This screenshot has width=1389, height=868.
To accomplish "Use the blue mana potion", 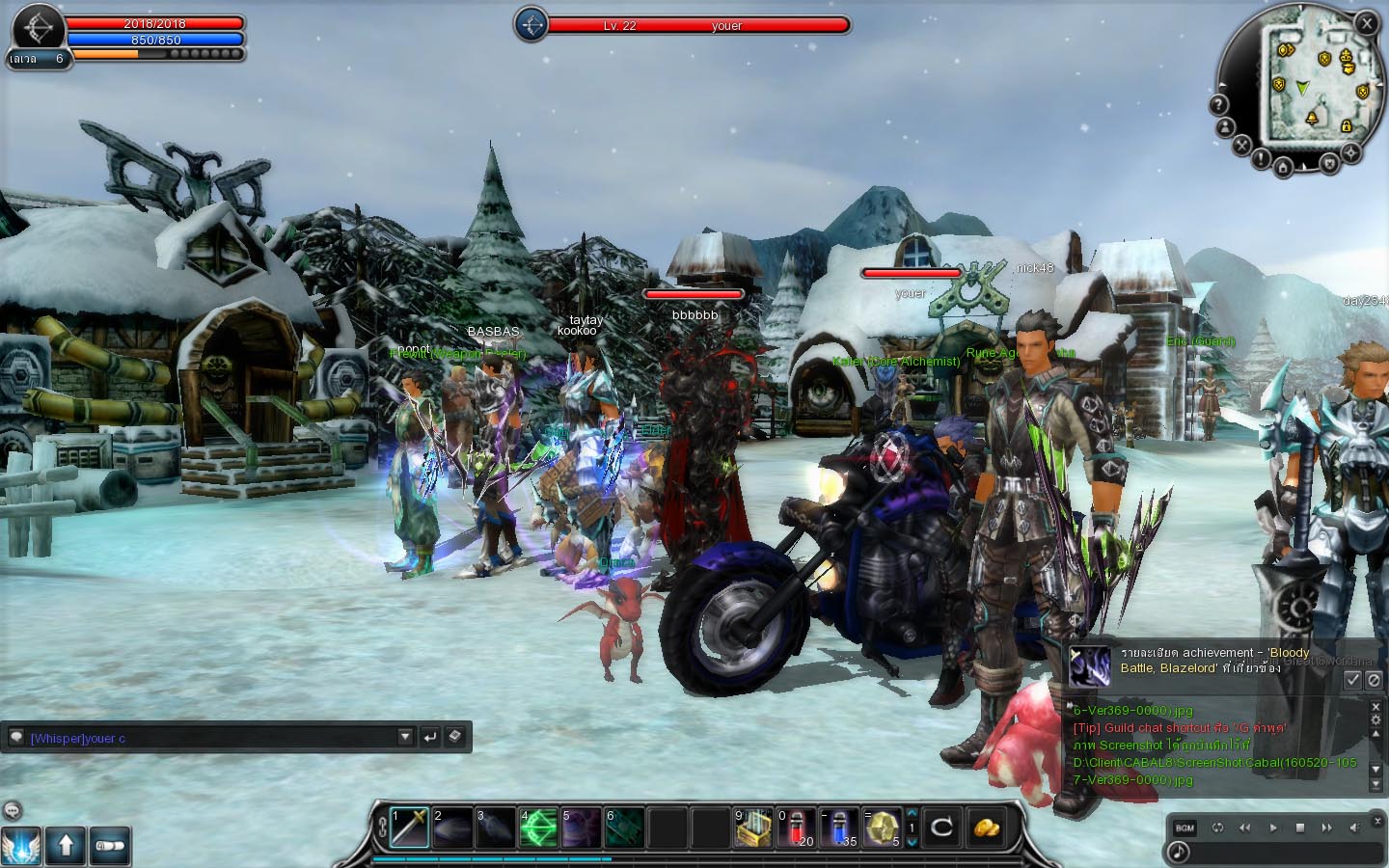I will pyautogui.click(x=839, y=827).
